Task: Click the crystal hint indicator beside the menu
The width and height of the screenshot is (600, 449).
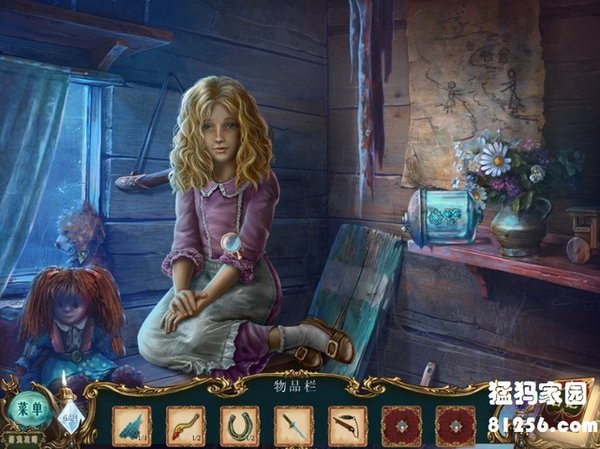Action: 66,416
